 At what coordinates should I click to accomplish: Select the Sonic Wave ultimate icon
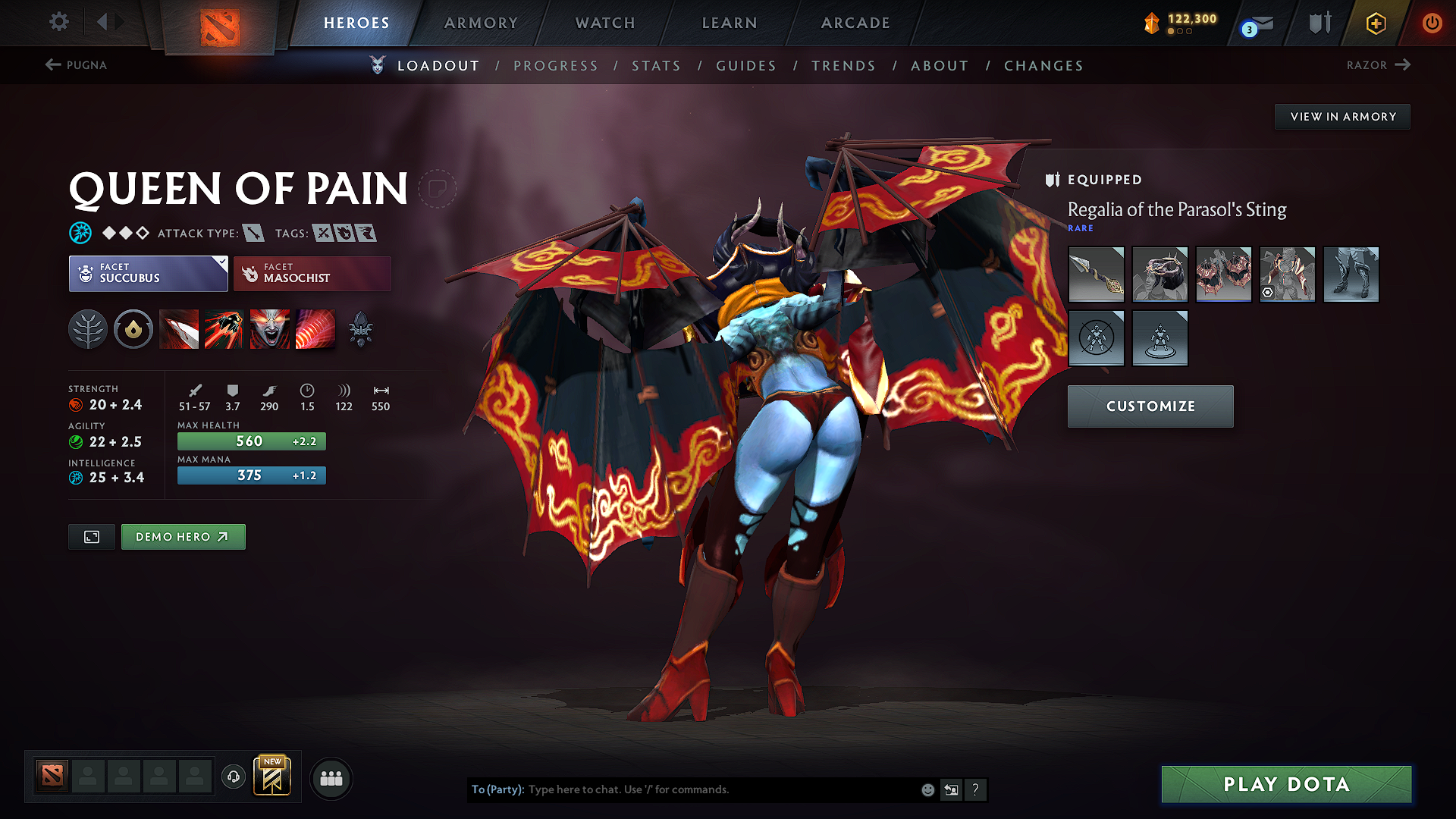[x=315, y=328]
